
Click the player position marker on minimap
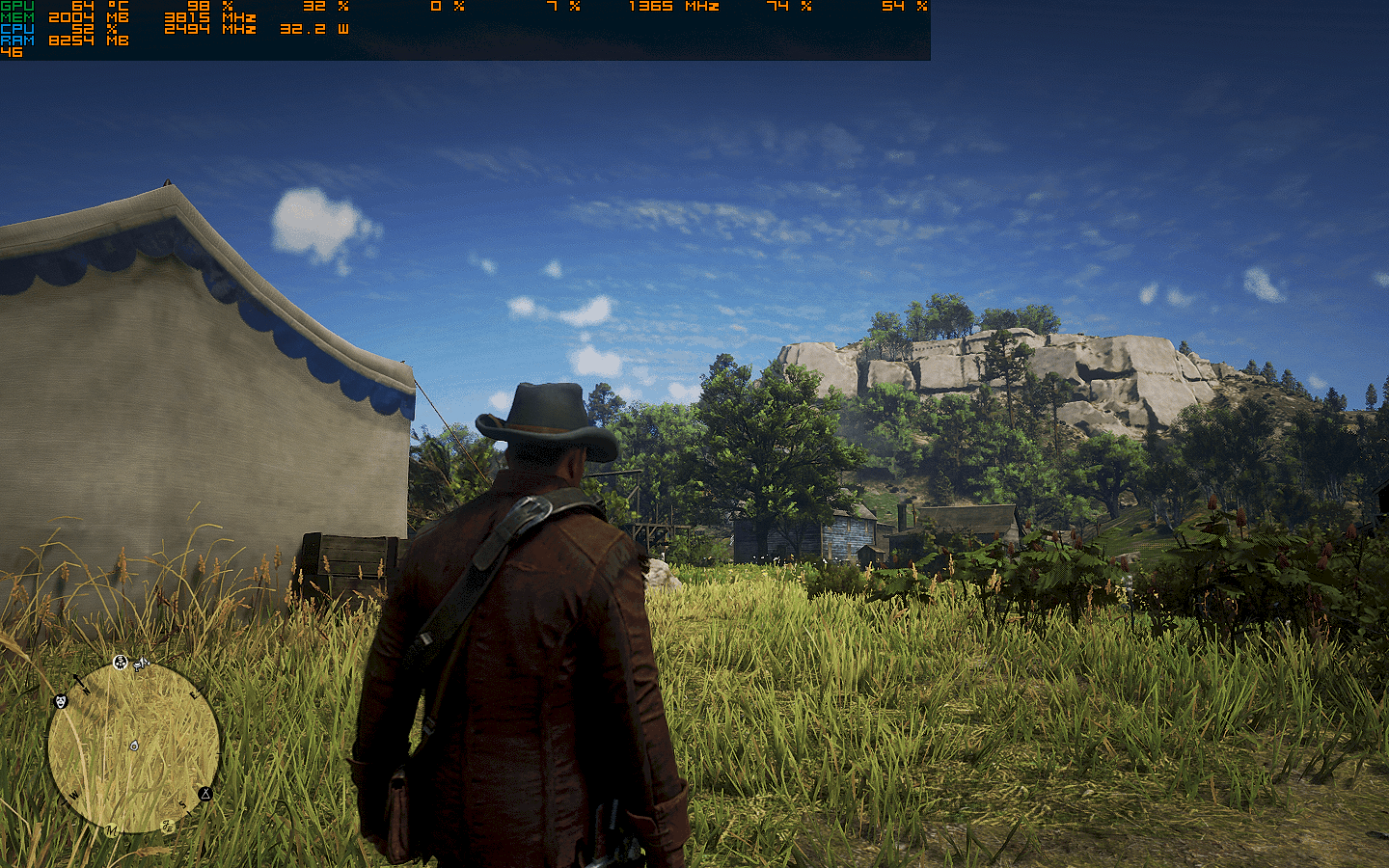(134, 746)
